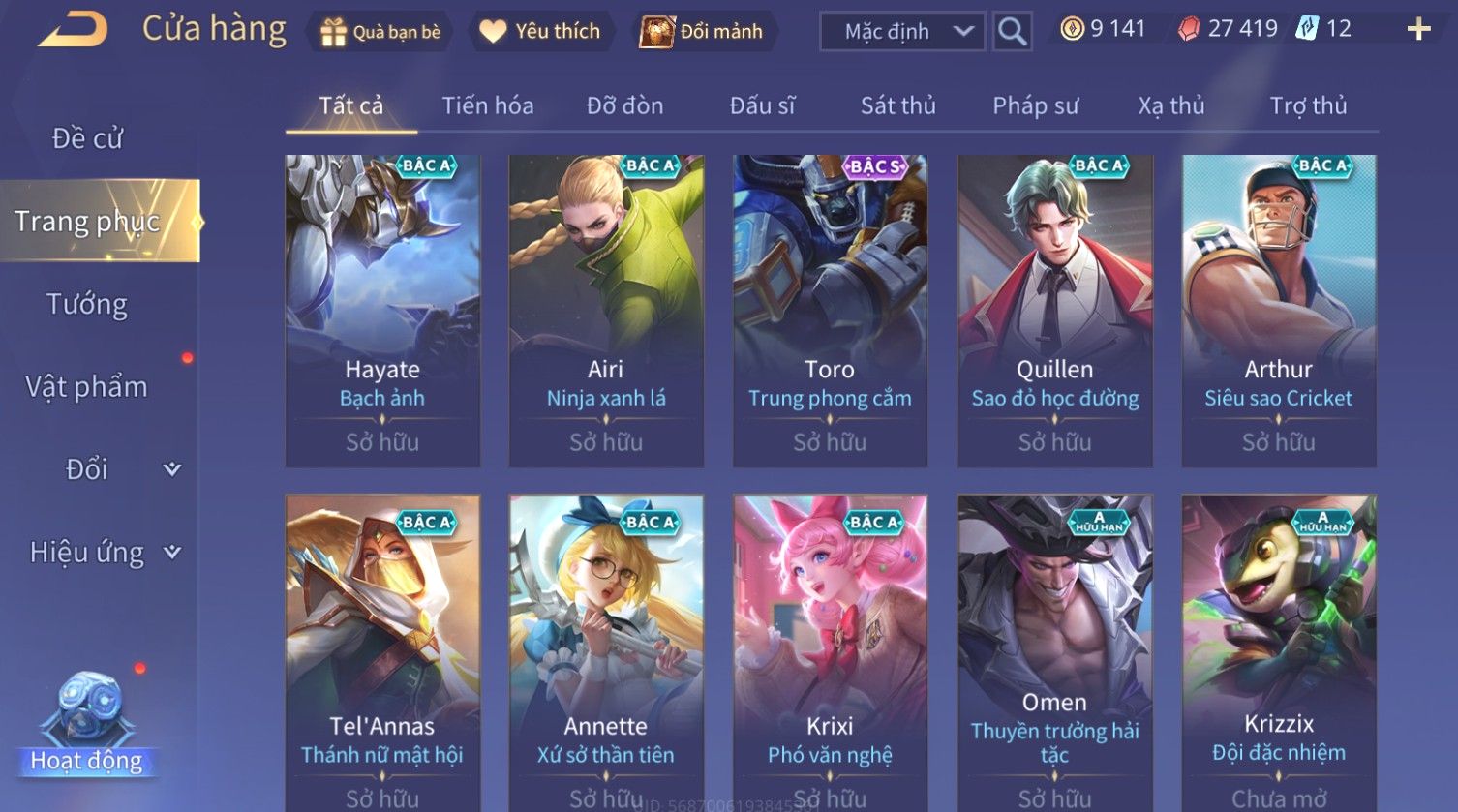Open Đổi mảnh fragment exchange
The height and width of the screenshot is (812, 1458).
702,32
